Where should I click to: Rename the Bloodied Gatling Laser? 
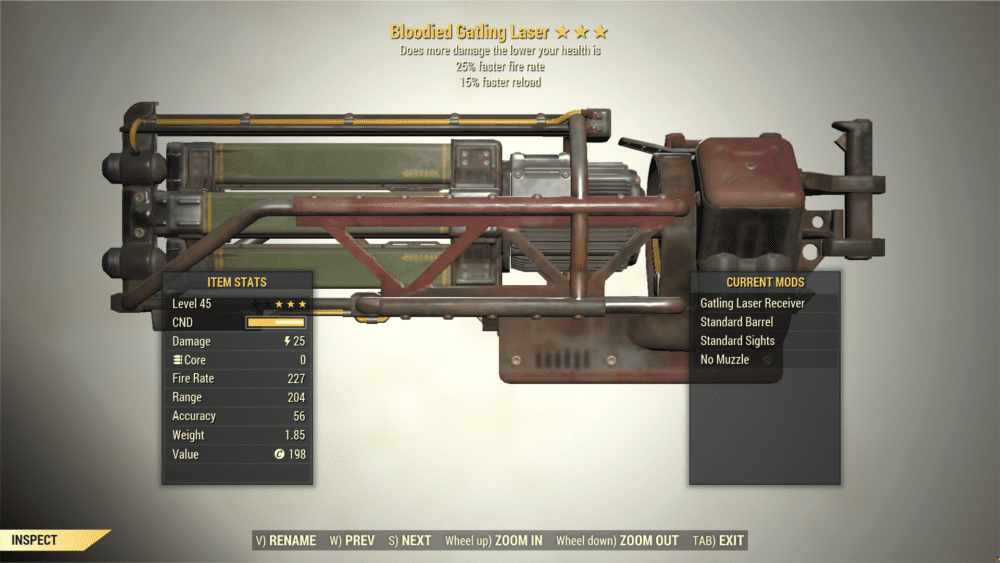point(286,541)
